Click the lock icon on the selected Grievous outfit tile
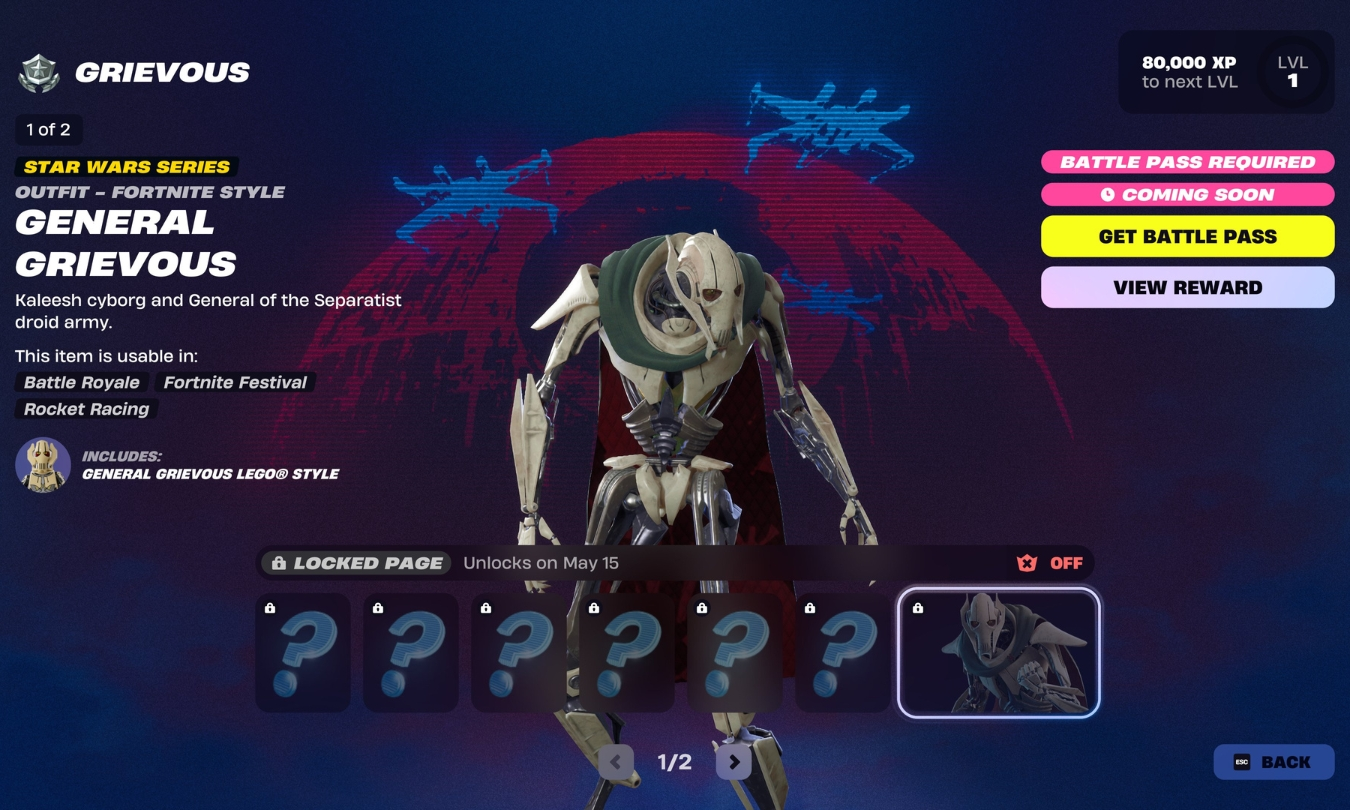 (919, 608)
